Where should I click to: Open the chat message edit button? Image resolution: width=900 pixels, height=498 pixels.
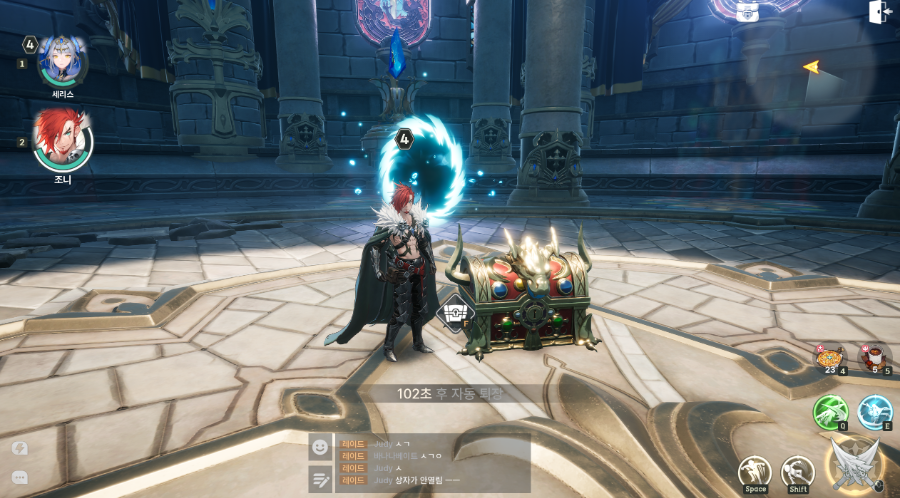pyautogui.click(x=320, y=479)
